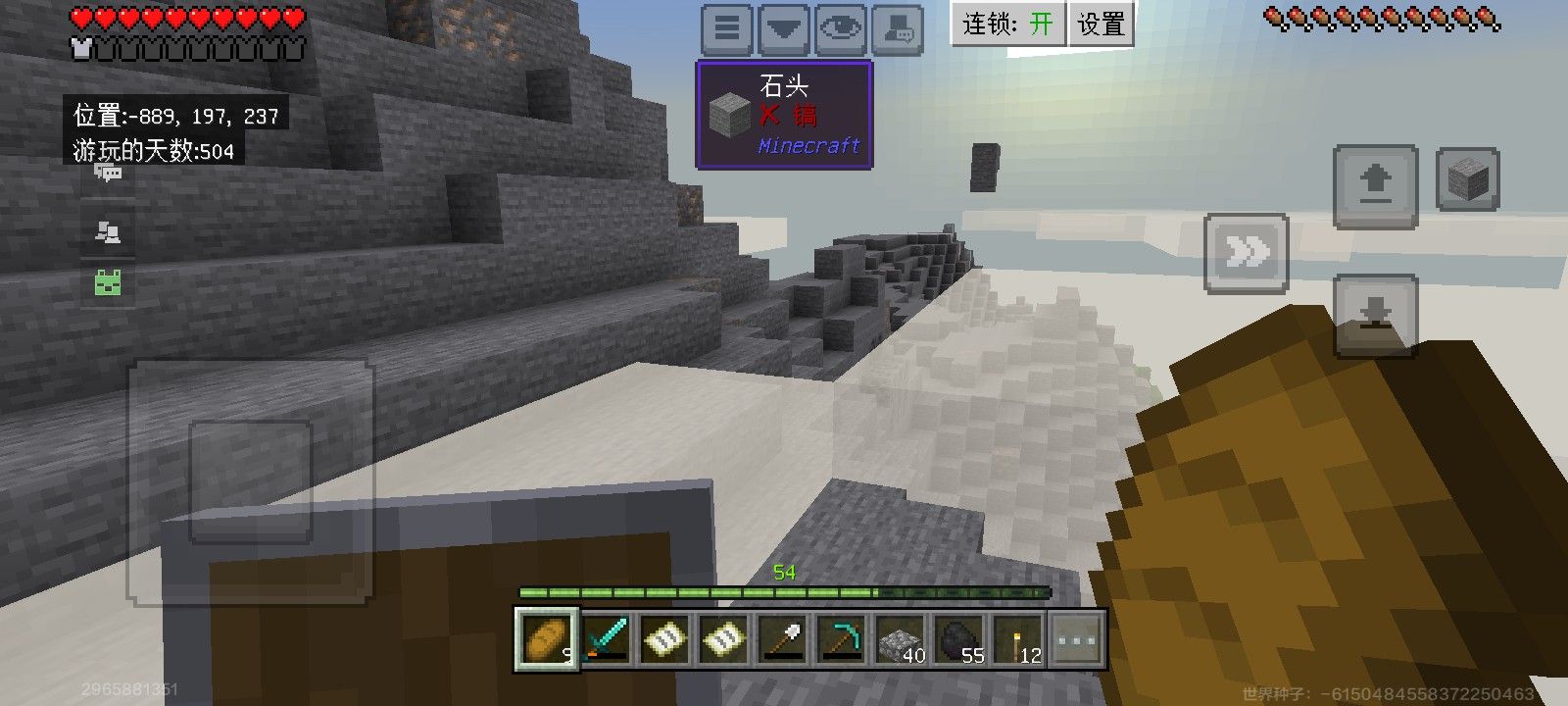Screen dimensions: 1568x706
Task: Open the chat speech-bubble icon
Action: coord(108,175)
